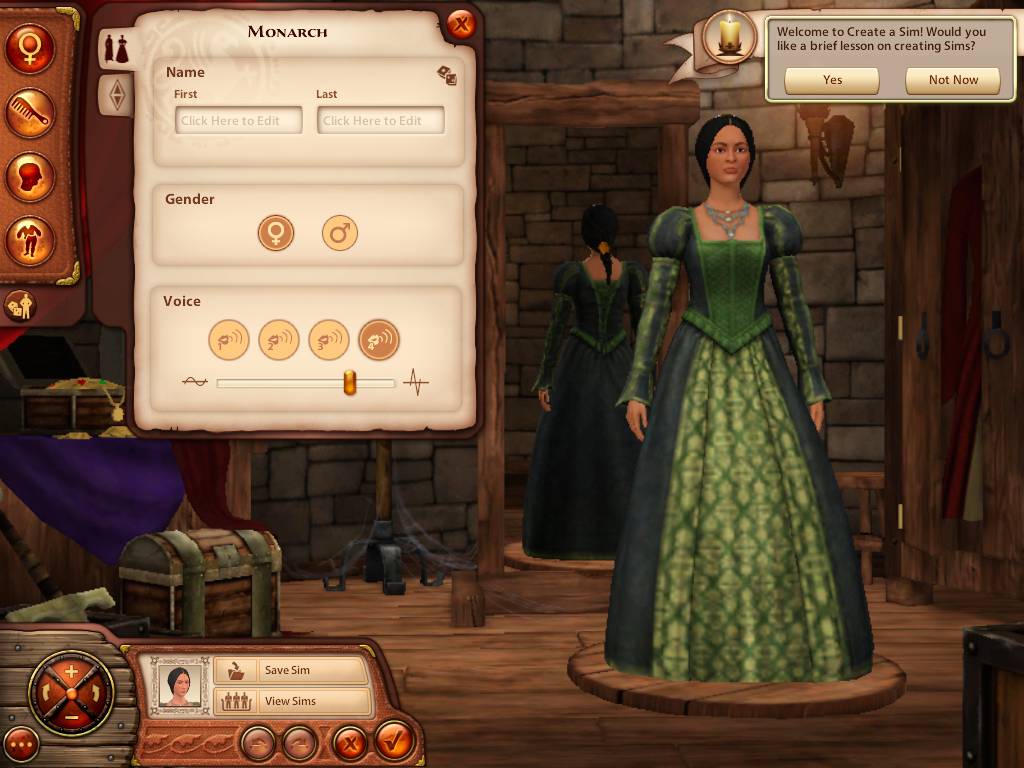
Task: Decline the tutorial with Not Now
Action: (x=953, y=81)
